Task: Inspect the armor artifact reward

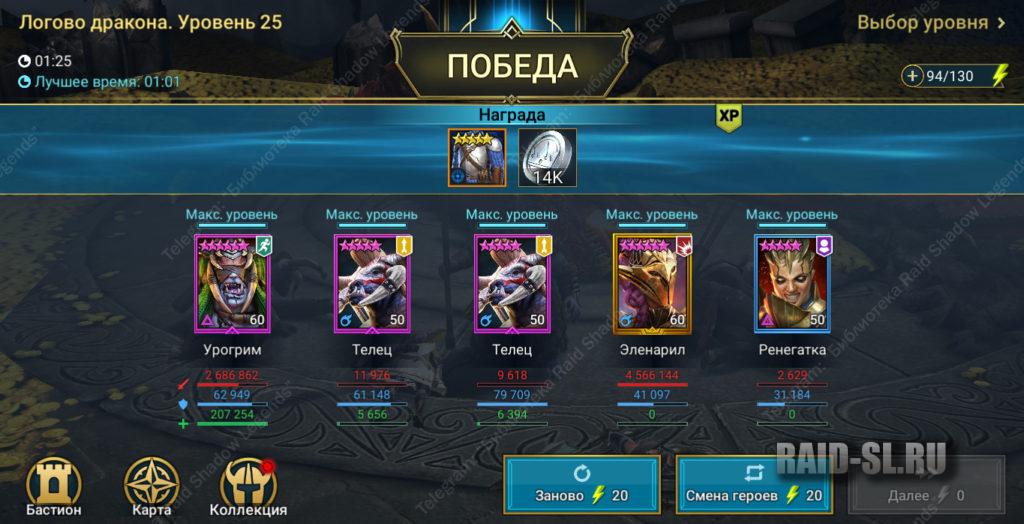Action: tap(477, 158)
